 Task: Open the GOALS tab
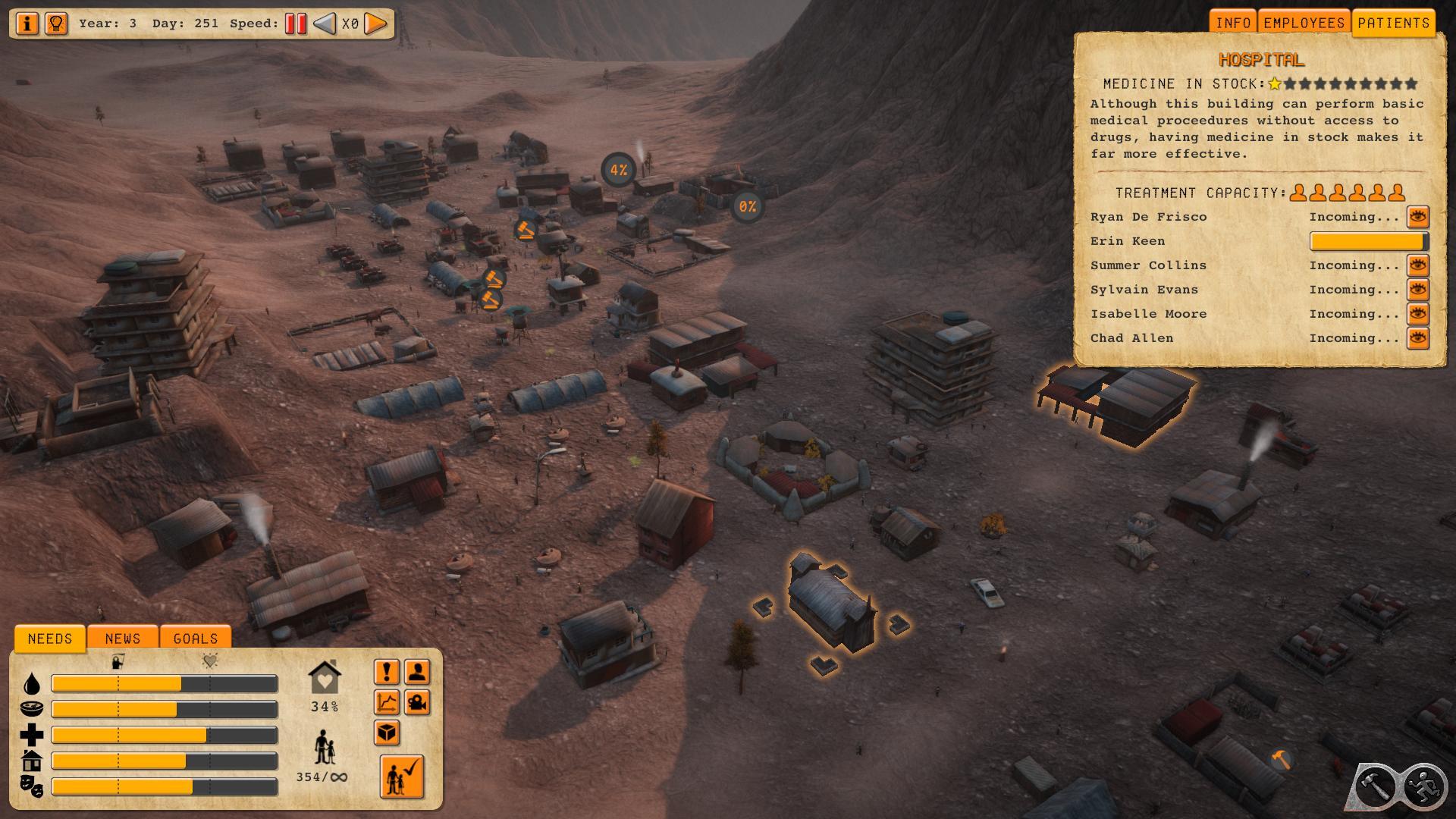tap(196, 639)
